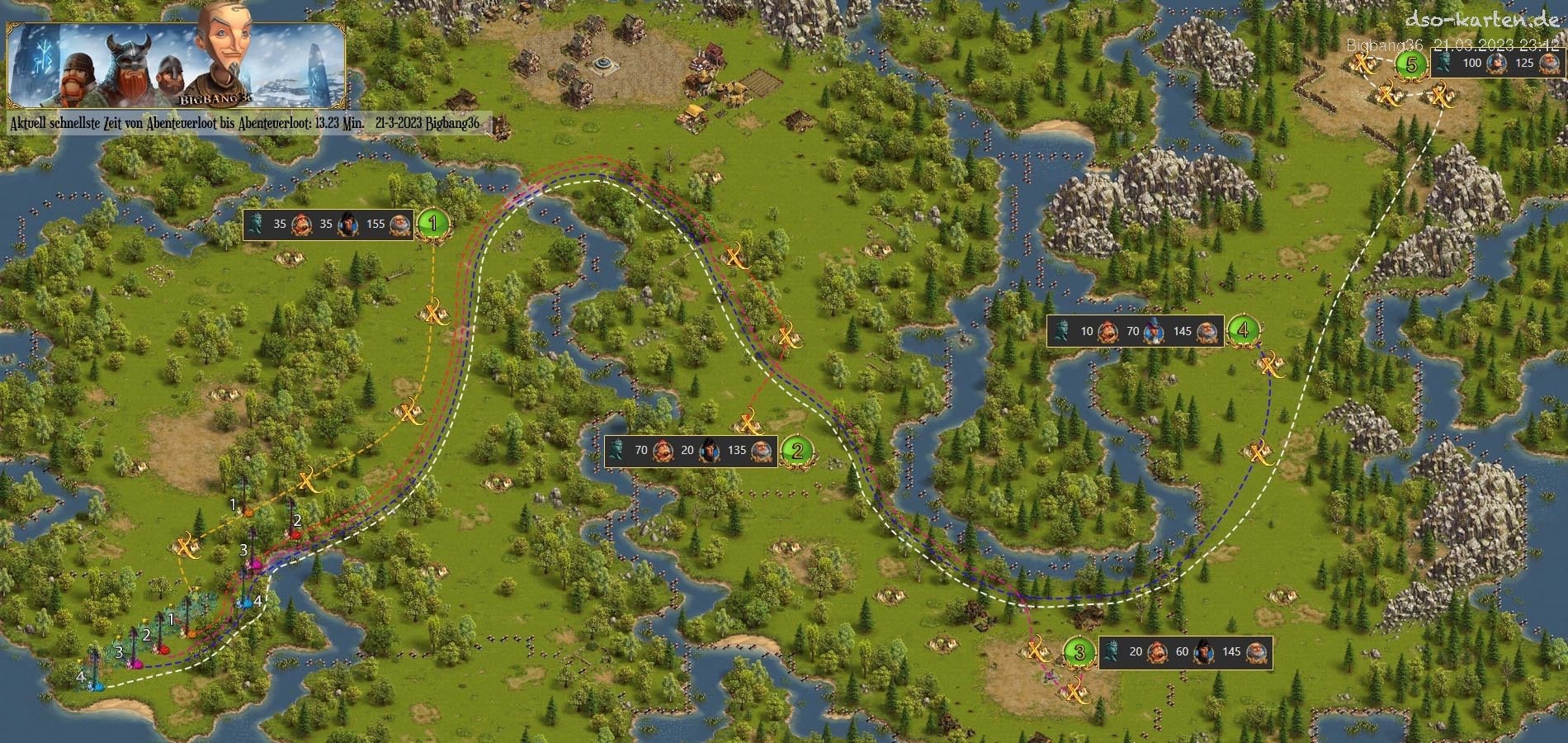1568x743 pixels.
Task: Click the 10 / 70 / 145 army panel
Action: coord(1135,331)
